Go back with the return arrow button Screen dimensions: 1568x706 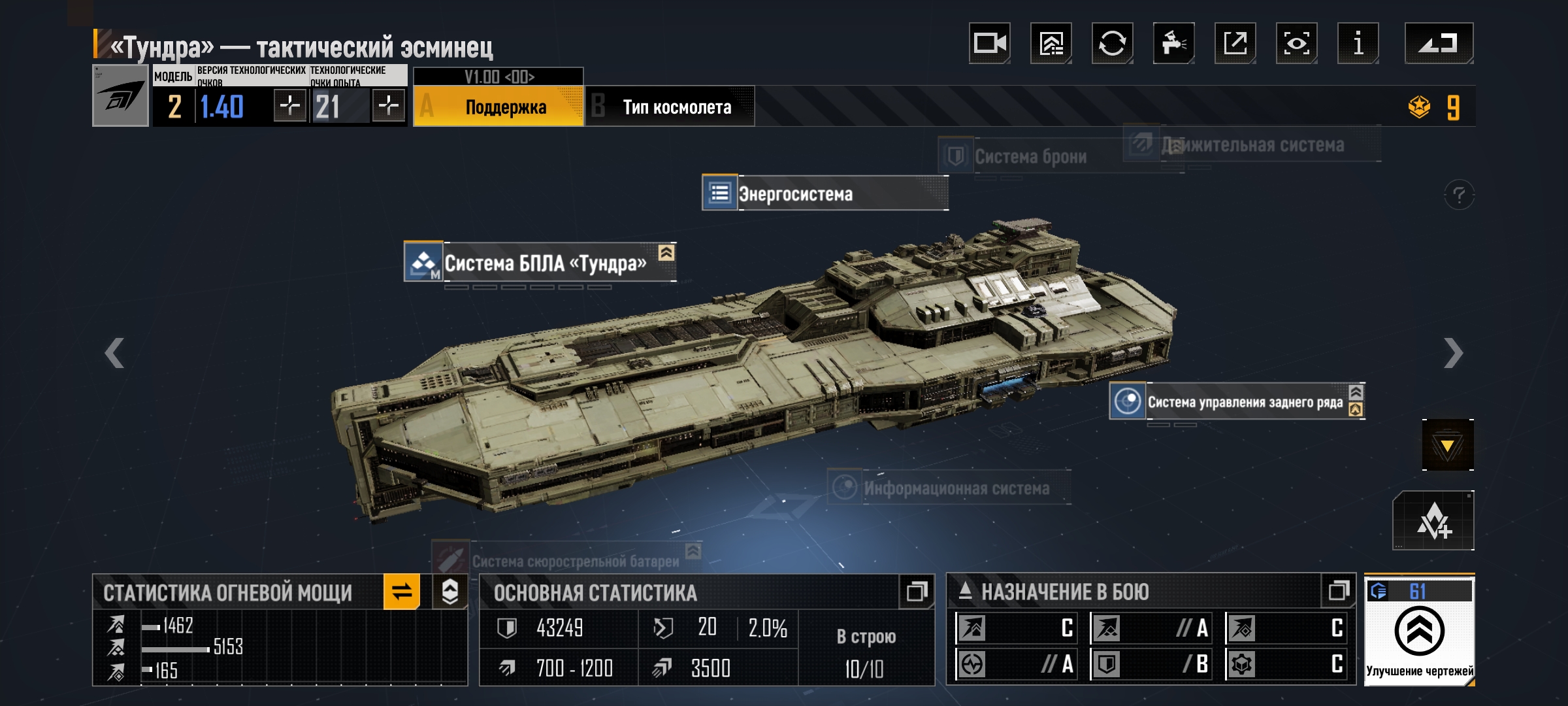click(1438, 44)
